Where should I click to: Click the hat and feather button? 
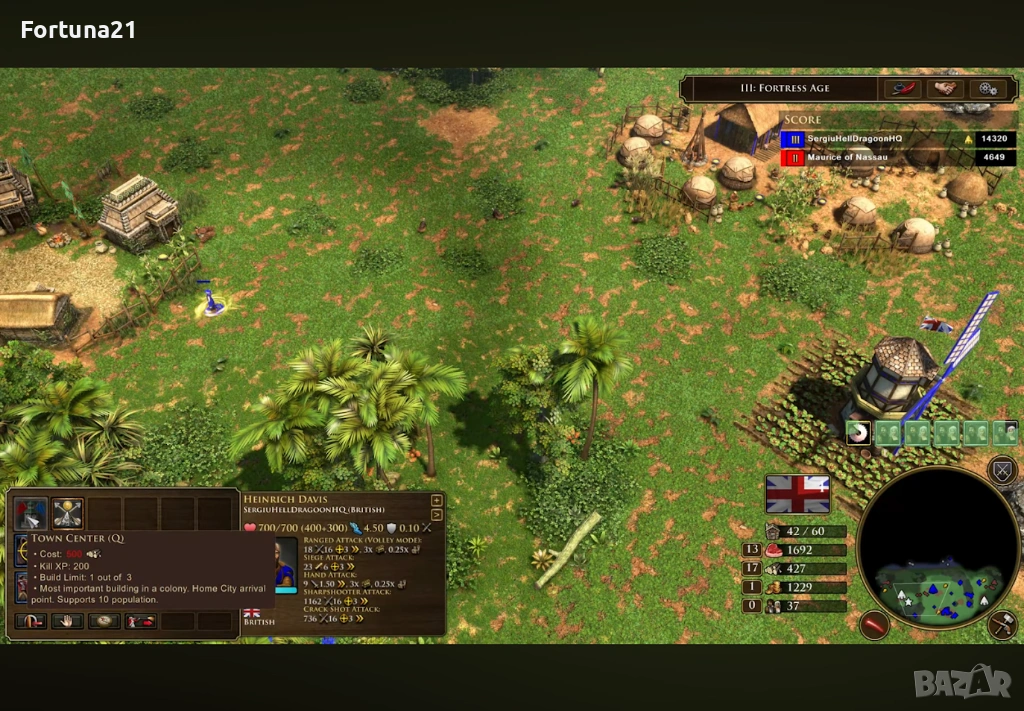901,88
